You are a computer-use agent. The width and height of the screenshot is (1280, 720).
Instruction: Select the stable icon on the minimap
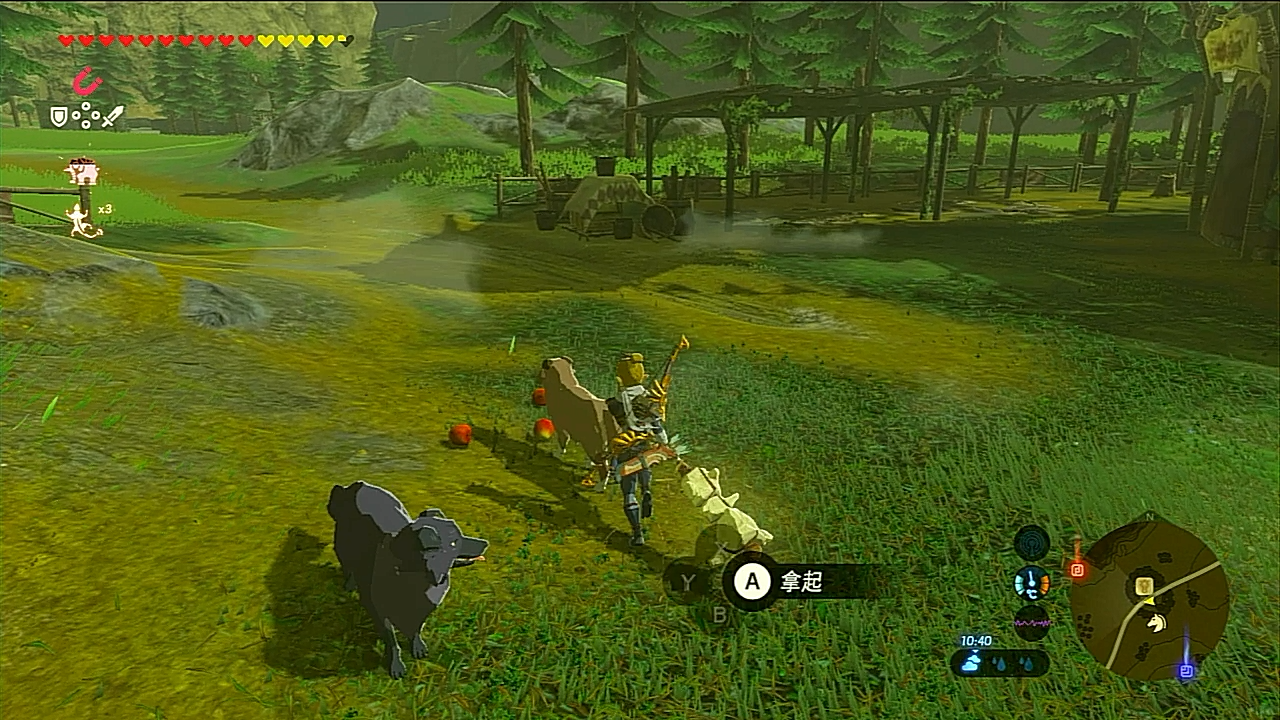tap(1144, 585)
